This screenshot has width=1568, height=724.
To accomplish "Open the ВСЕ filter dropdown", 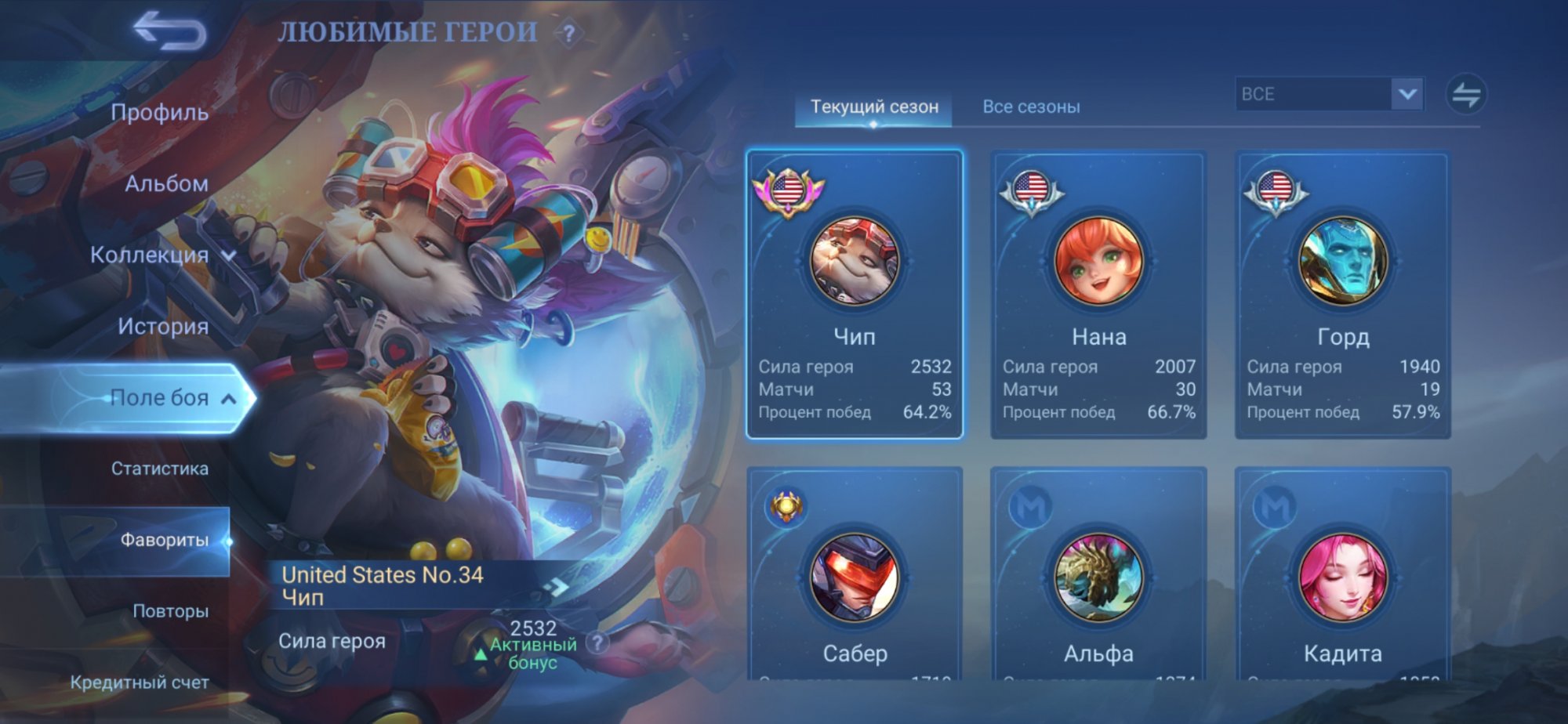I will [x=1329, y=94].
